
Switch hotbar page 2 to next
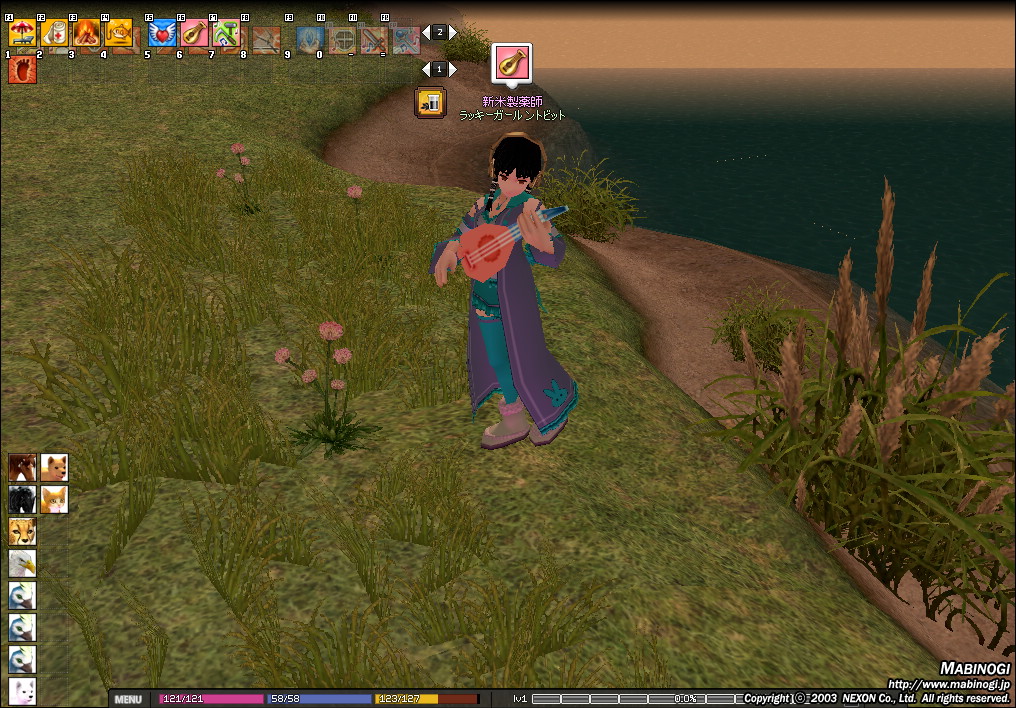click(453, 32)
